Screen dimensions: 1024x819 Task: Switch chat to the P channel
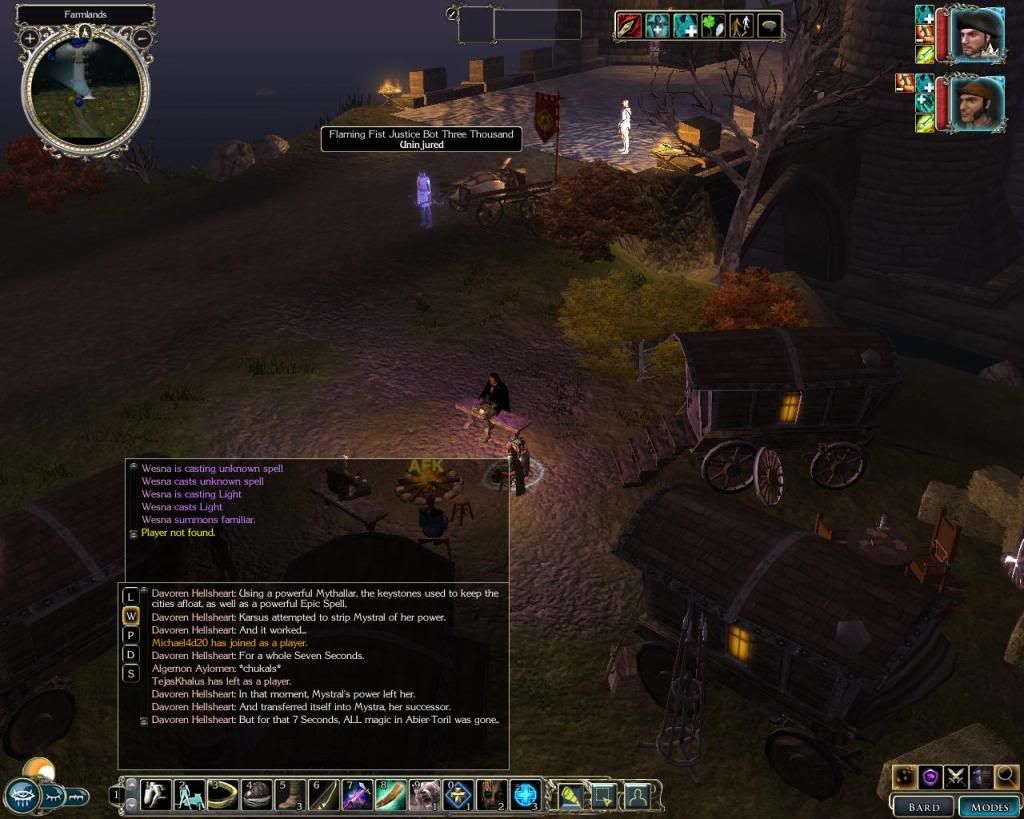(x=131, y=635)
